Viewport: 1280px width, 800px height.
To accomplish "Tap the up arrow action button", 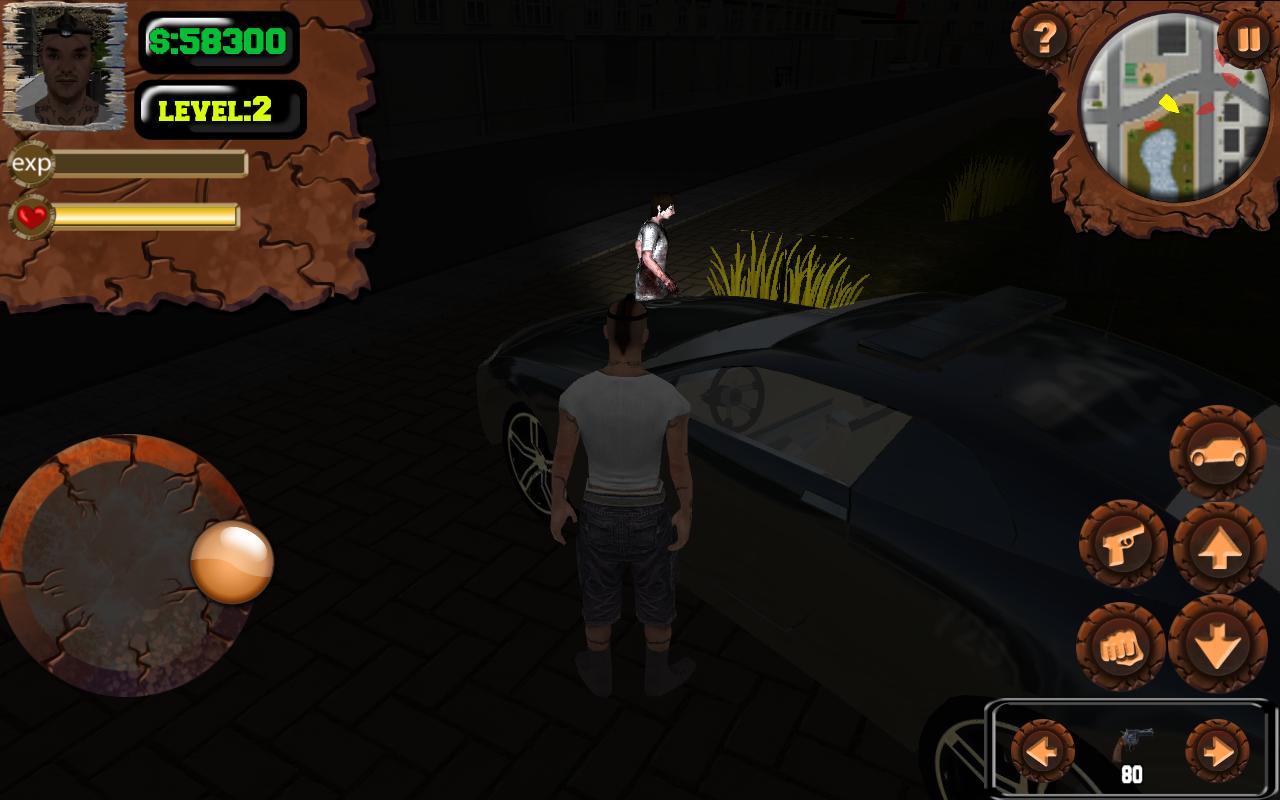I will pyautogui.click(x=1219, y=548).
